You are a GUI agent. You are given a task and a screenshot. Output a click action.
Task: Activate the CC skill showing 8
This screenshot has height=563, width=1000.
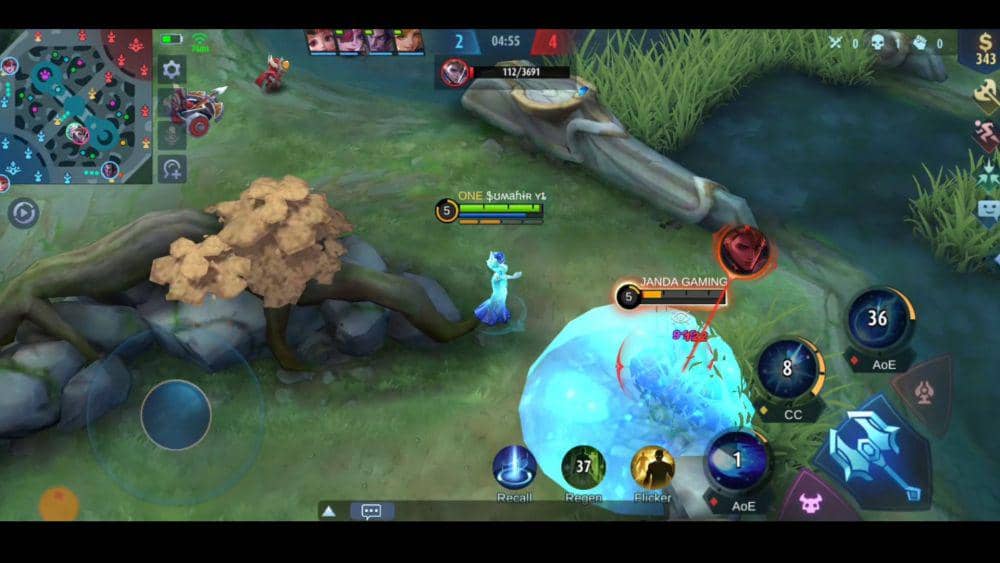[788, 369]
